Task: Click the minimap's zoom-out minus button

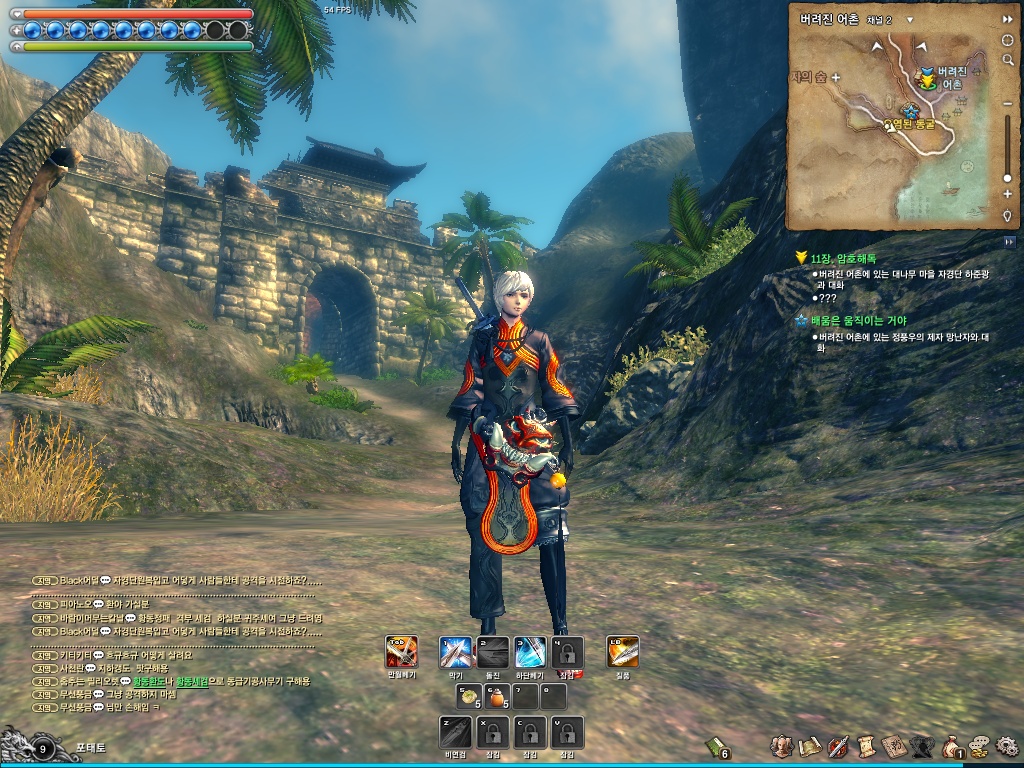Action: pyautogui.click(x=1007, y=102)
